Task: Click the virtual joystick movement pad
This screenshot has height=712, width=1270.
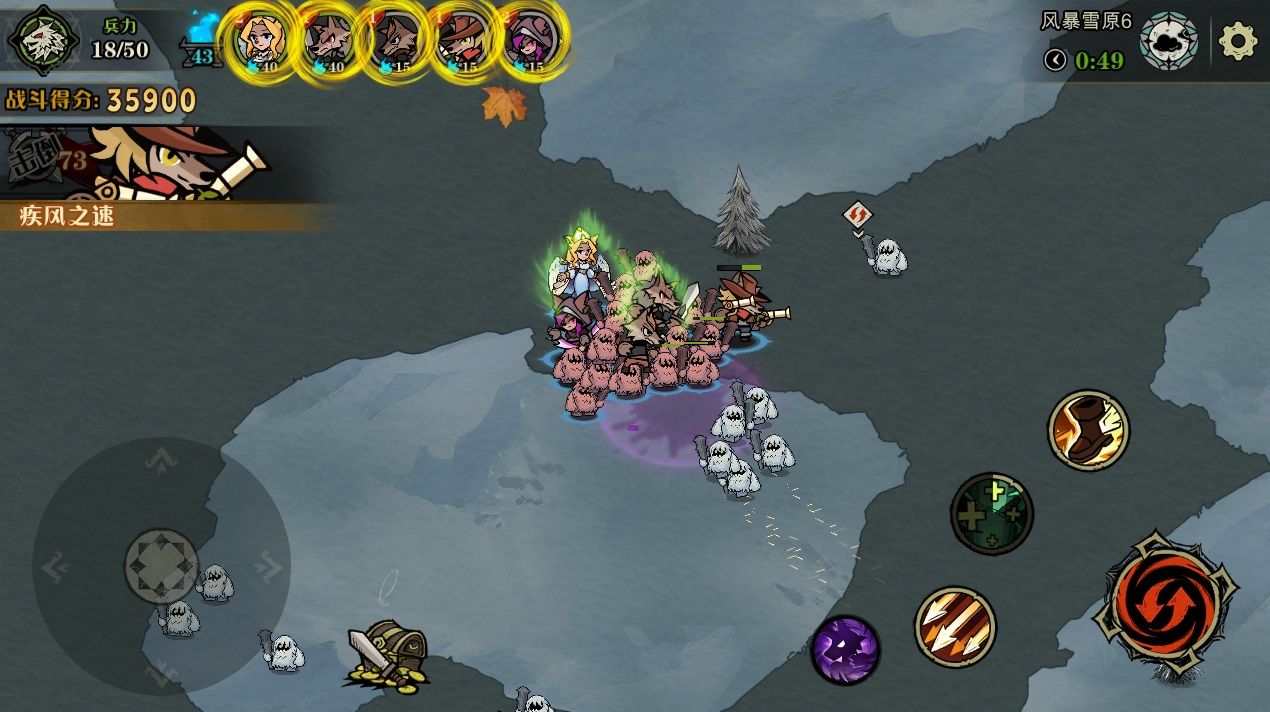Action: [x=161, y=567]
